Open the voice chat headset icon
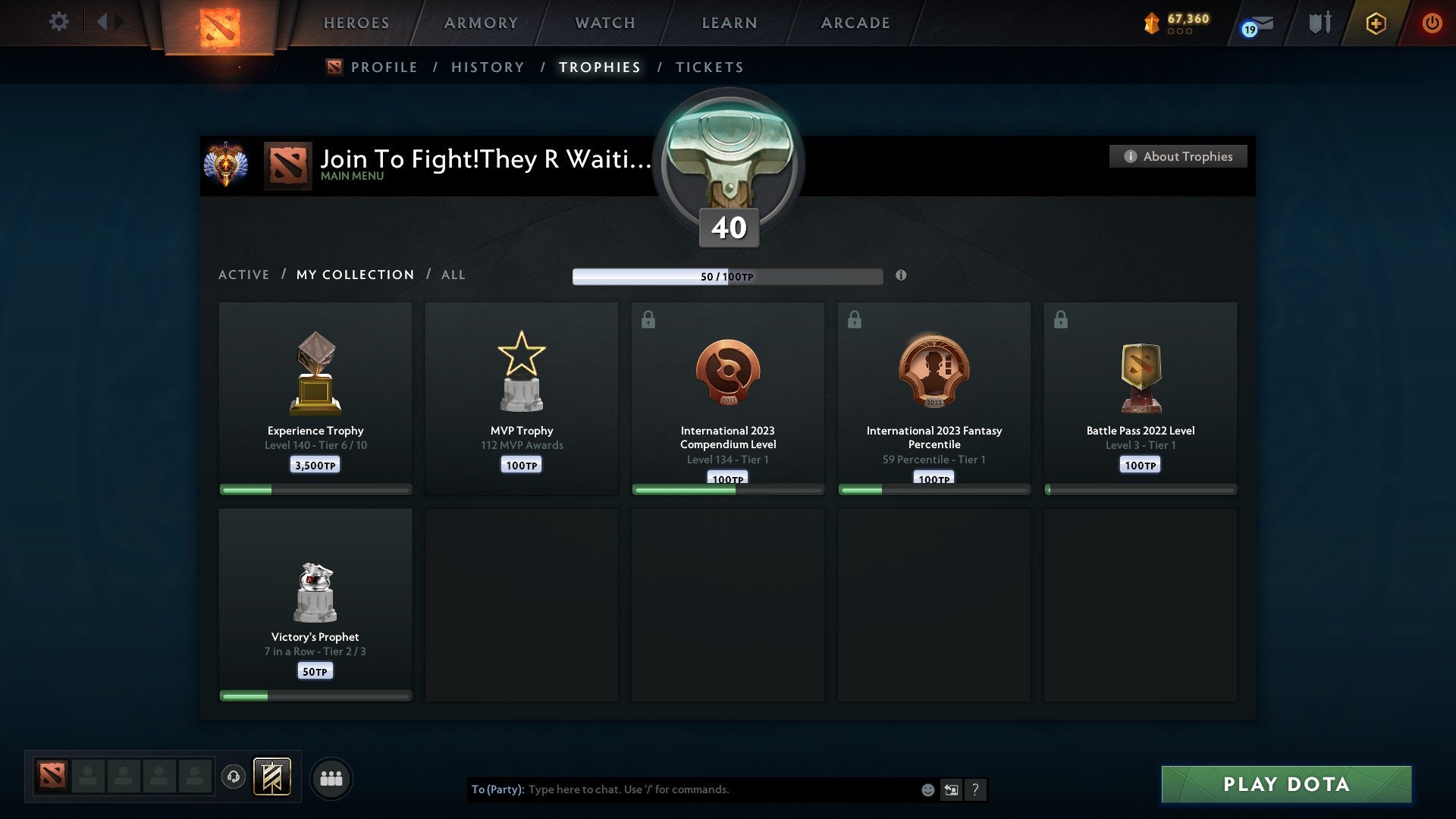Viewport: 1456px width, 819px height. point(234,777)
